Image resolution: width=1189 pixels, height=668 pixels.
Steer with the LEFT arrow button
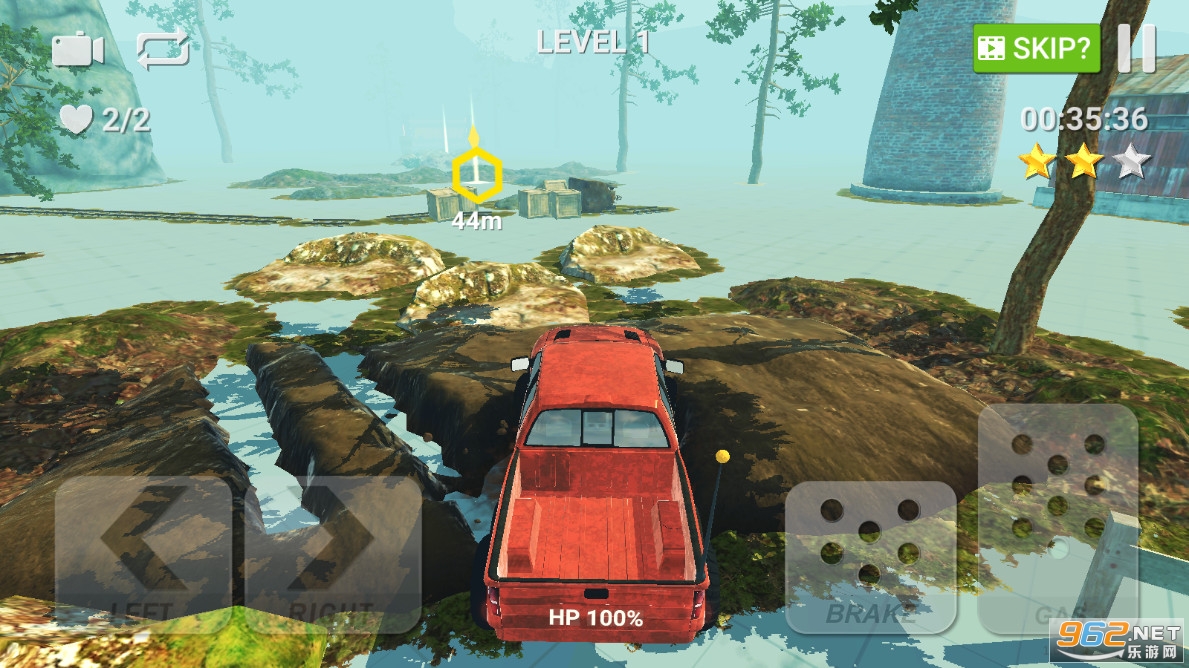pos(143,553)
